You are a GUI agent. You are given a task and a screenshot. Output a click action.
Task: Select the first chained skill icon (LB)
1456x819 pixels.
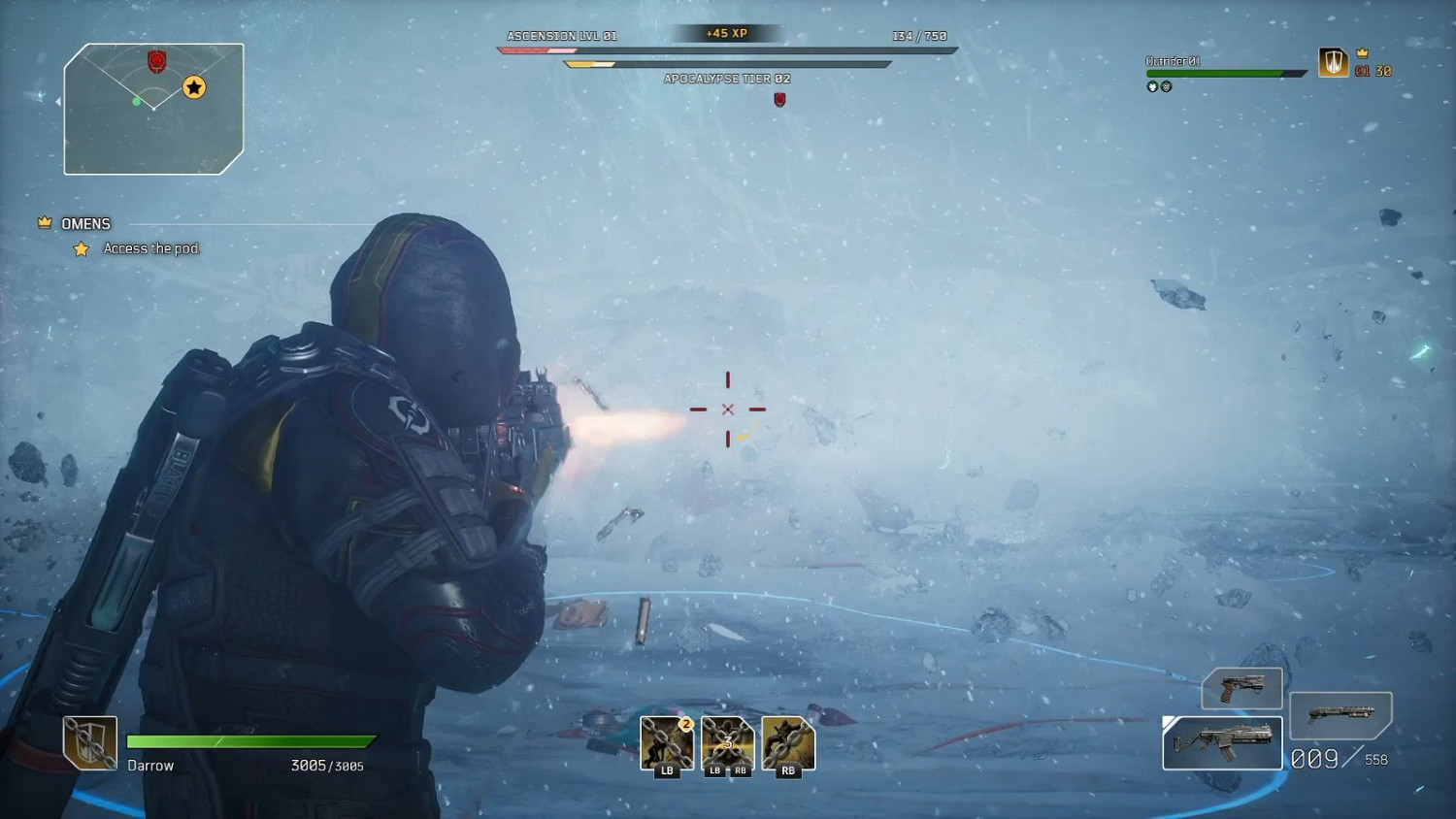click(666, 742)
